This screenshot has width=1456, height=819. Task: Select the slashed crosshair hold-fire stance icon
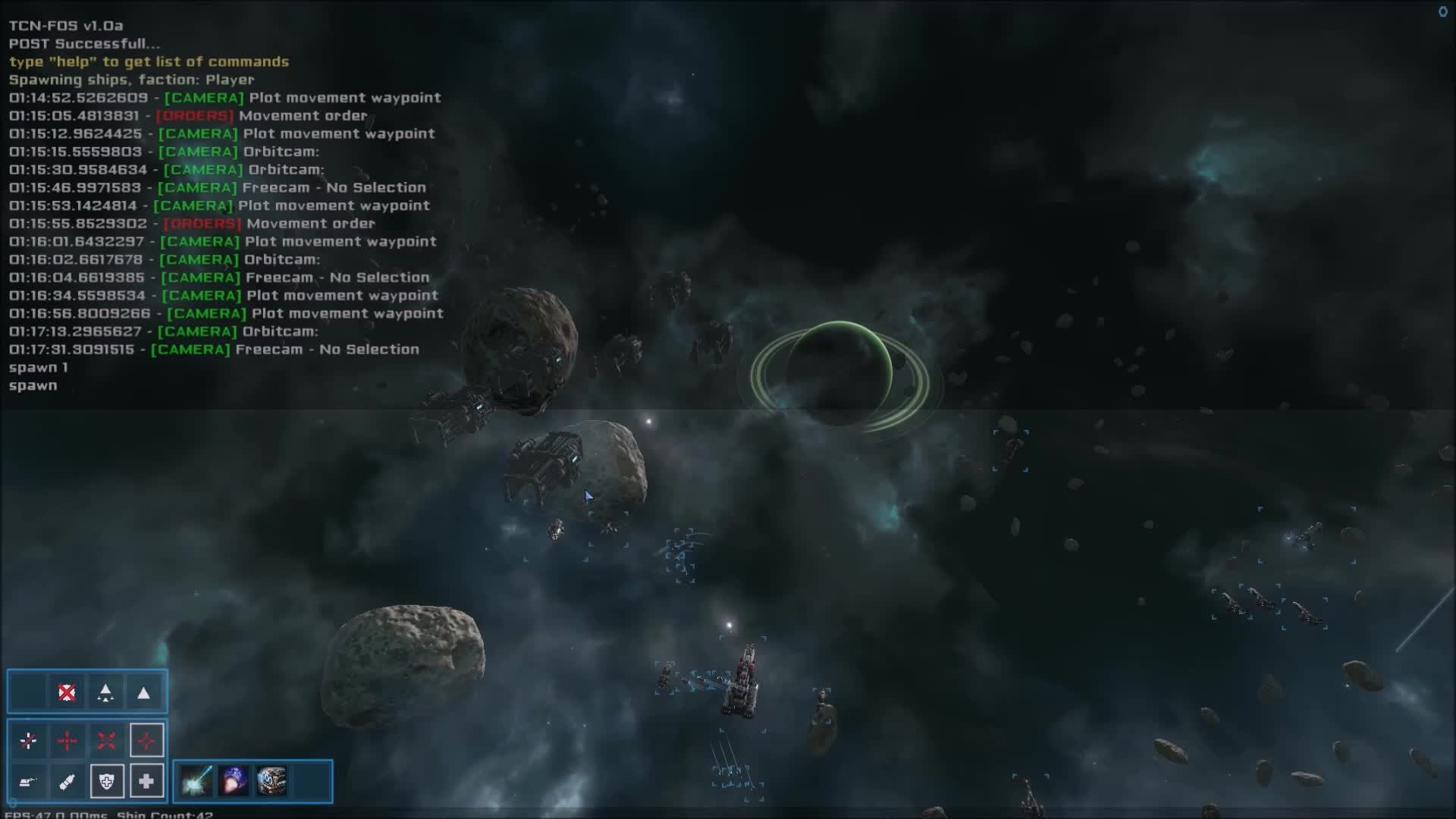point(27,740)
